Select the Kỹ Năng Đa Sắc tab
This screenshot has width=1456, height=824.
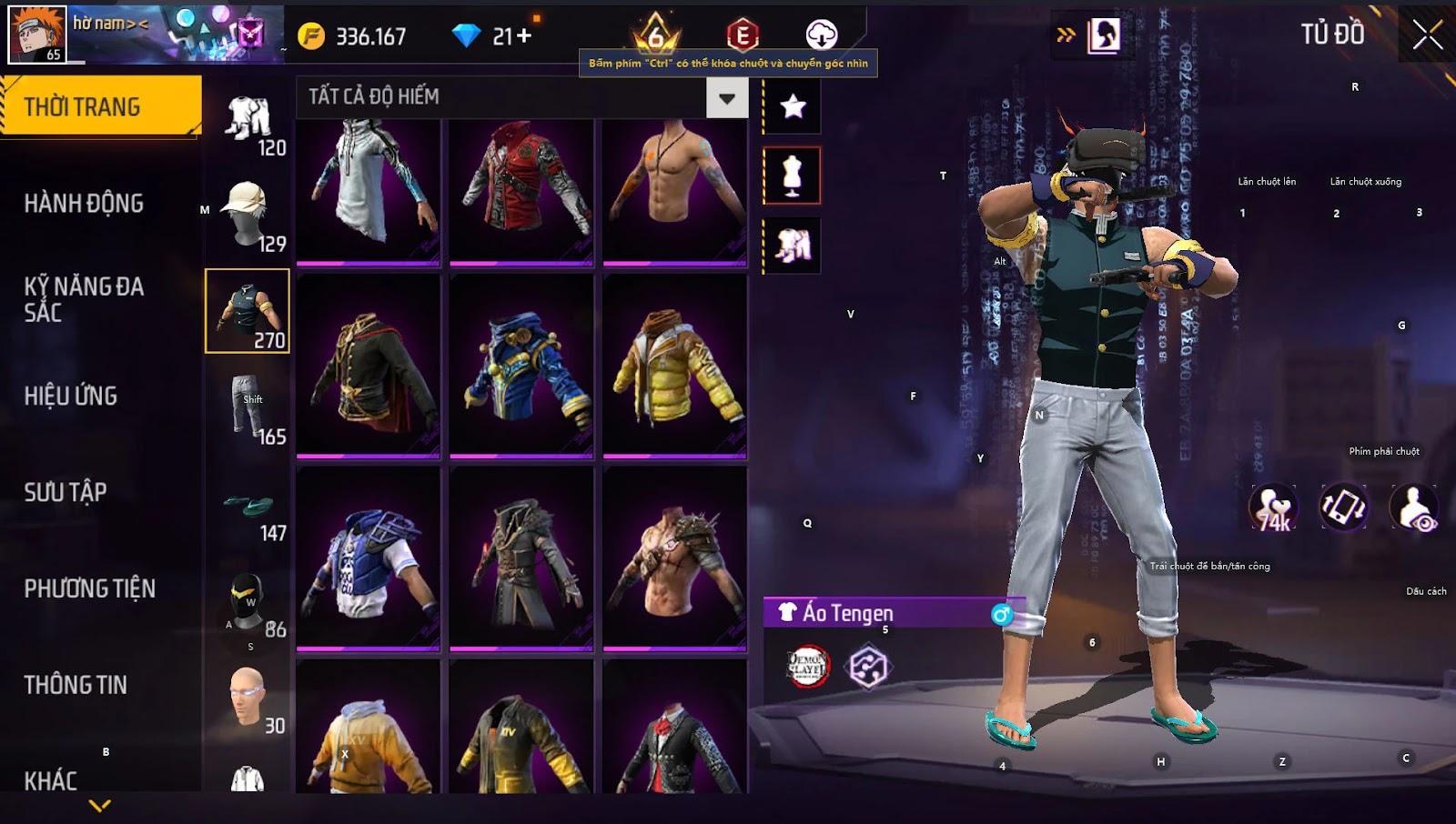coord(84,299)
